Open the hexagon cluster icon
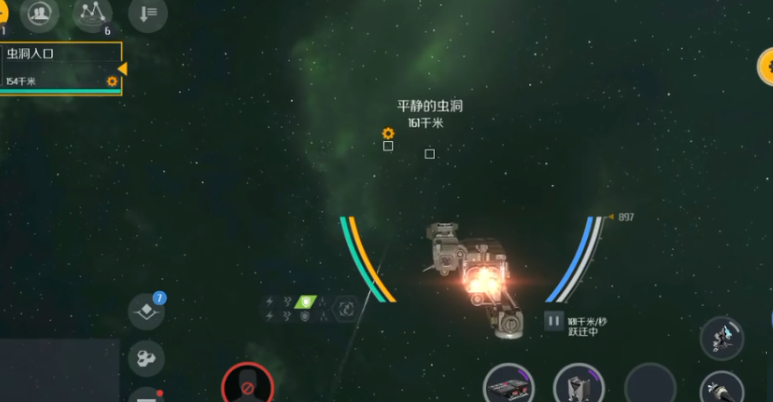This screenshot has width=773, height=402. (146, 357)
